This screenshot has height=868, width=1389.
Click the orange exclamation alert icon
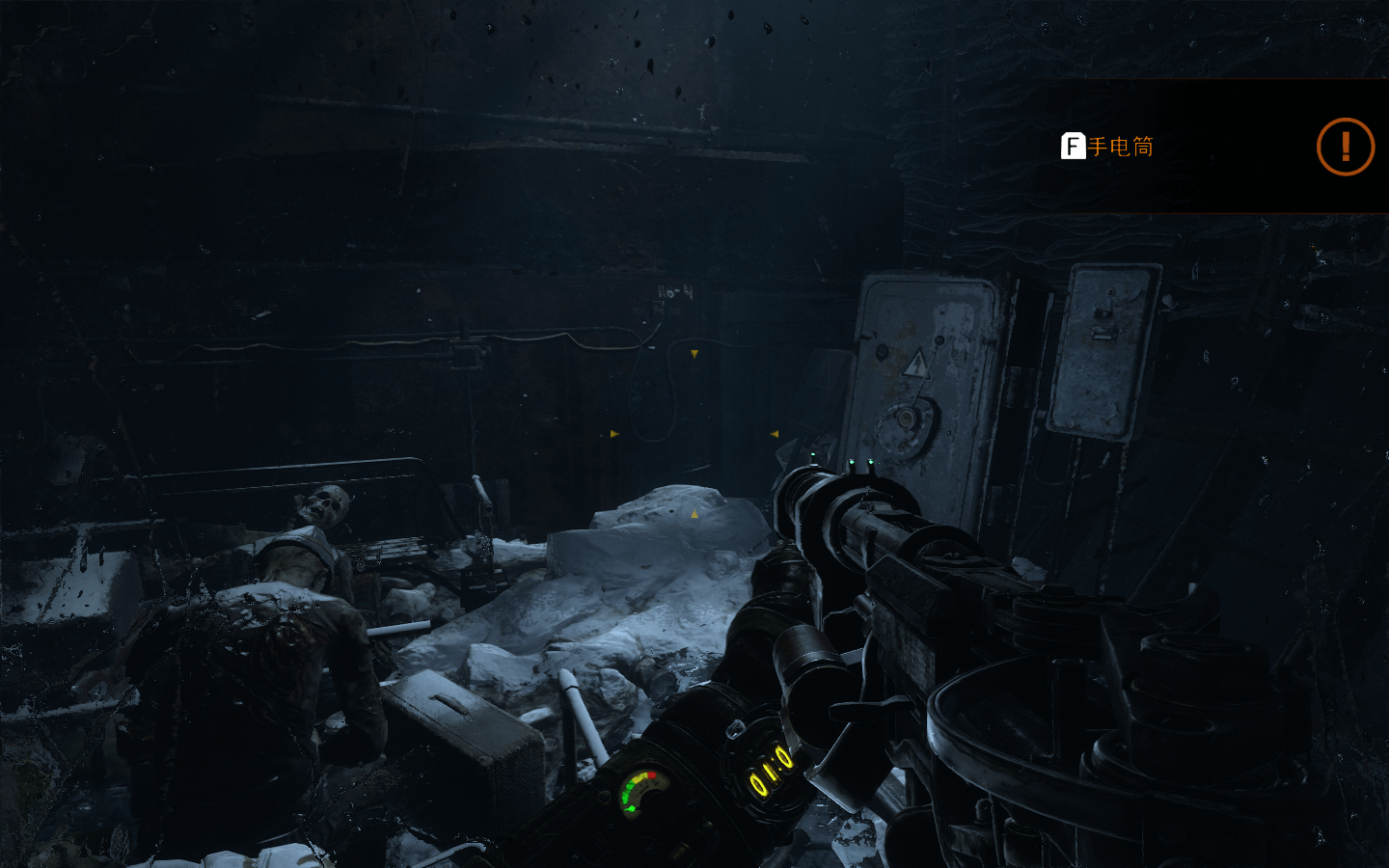pos(1345,147)
